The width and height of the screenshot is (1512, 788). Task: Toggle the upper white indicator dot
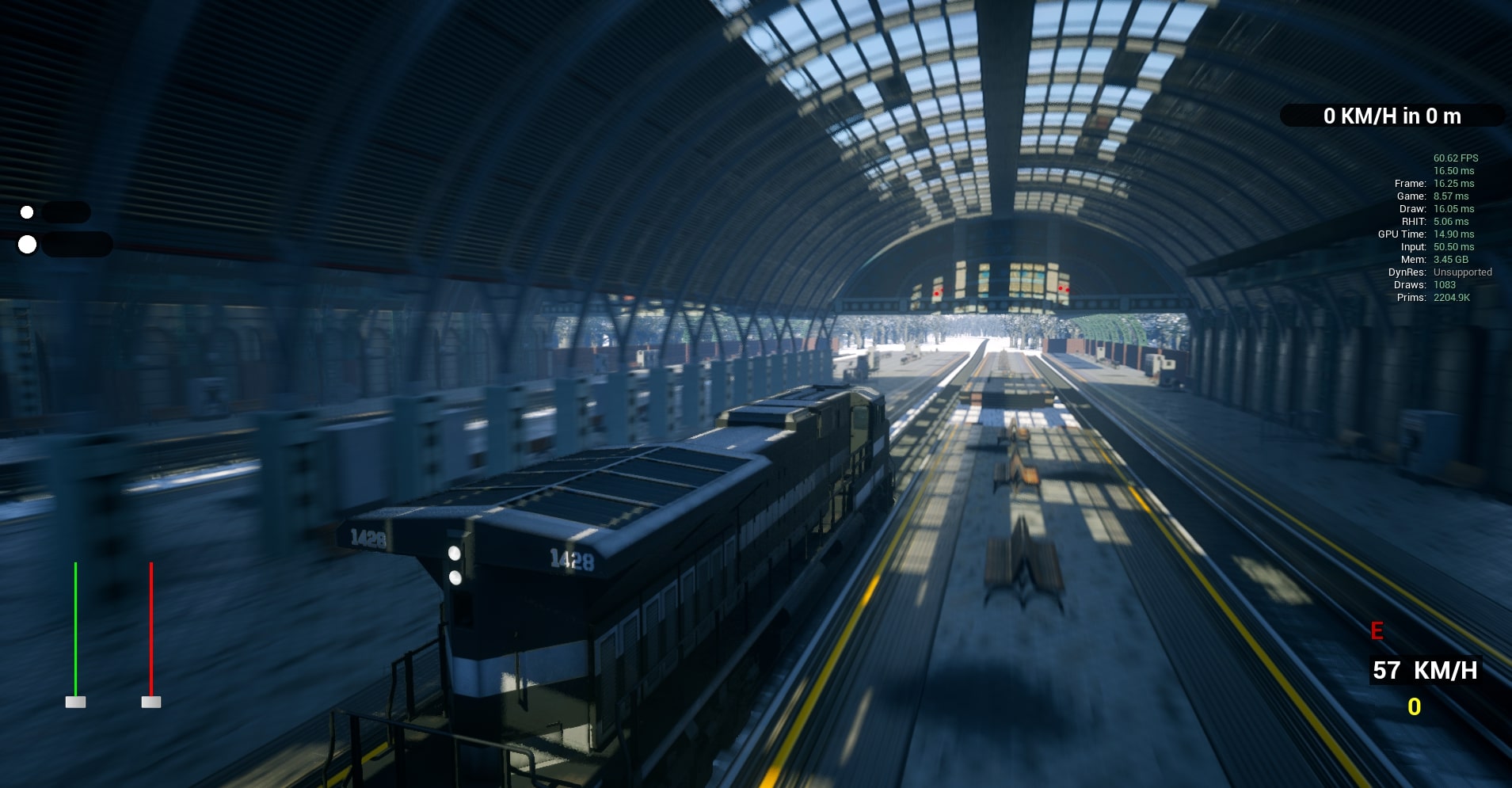pos(26,211)
